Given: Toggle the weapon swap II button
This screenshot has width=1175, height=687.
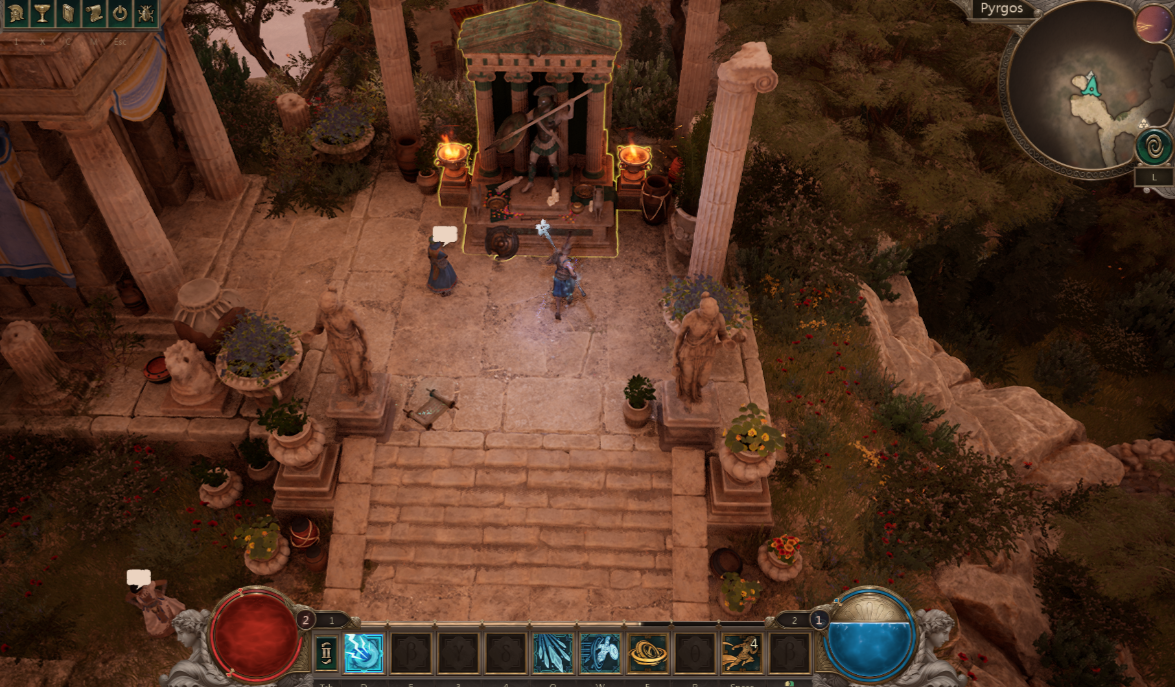Looking at the screenshot, I should 326,654.
